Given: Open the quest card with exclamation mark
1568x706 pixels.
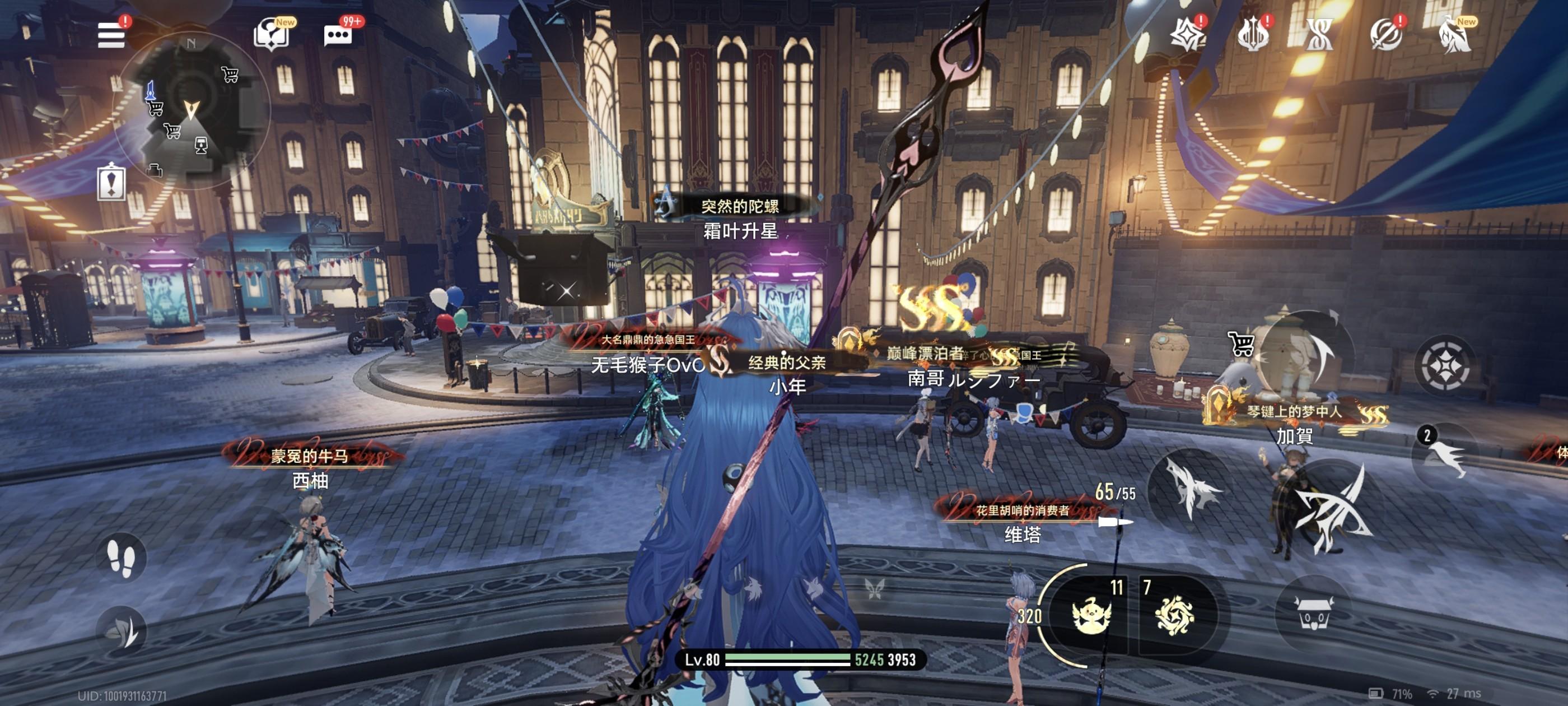Looking at the screenshot, I should click(111, 183).
